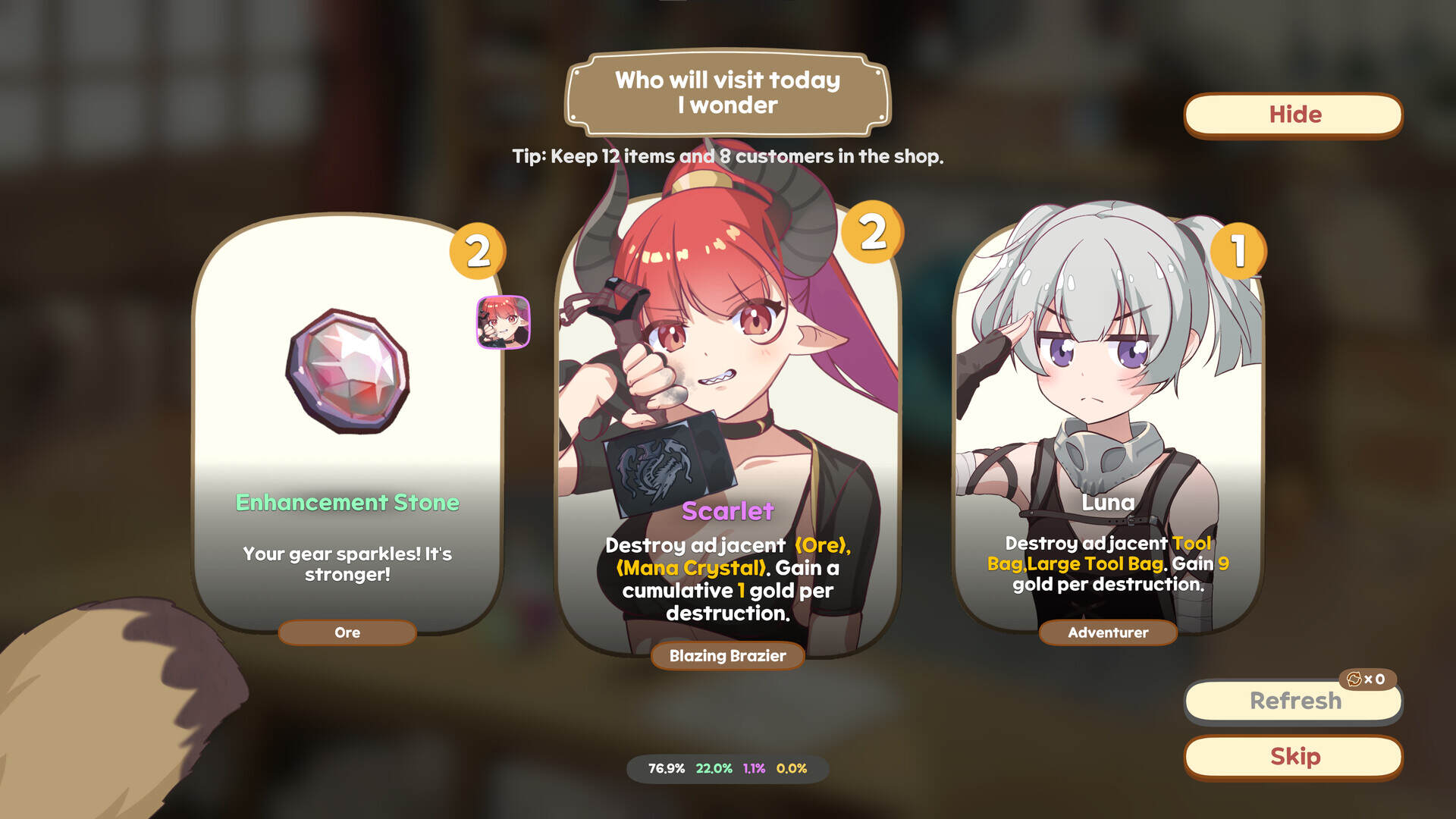Select Scarlet's customer card
This screenshot has height=819, width=1456.
coord(726,432)
